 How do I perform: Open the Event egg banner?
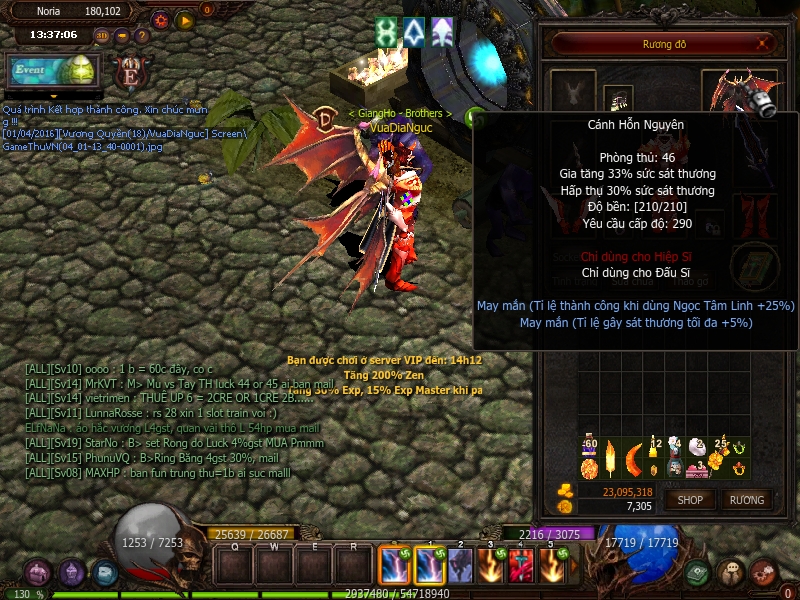(x=51, y=71)
